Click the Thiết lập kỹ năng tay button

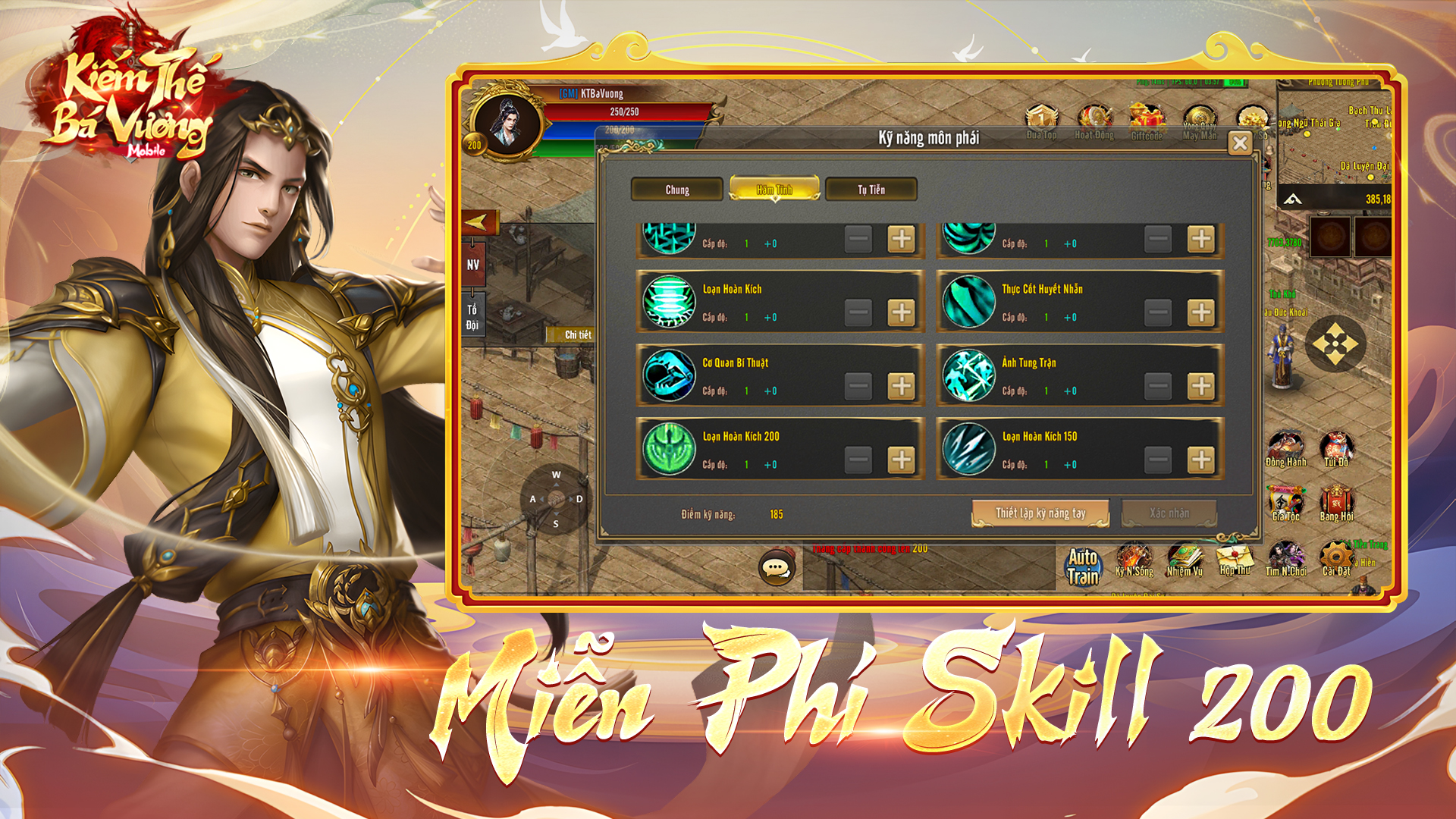(1040, 513)
